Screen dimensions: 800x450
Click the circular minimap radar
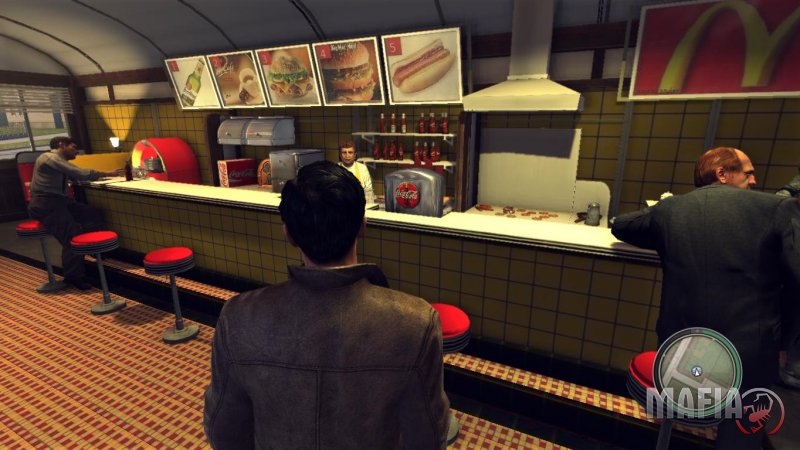coord(697,371)
